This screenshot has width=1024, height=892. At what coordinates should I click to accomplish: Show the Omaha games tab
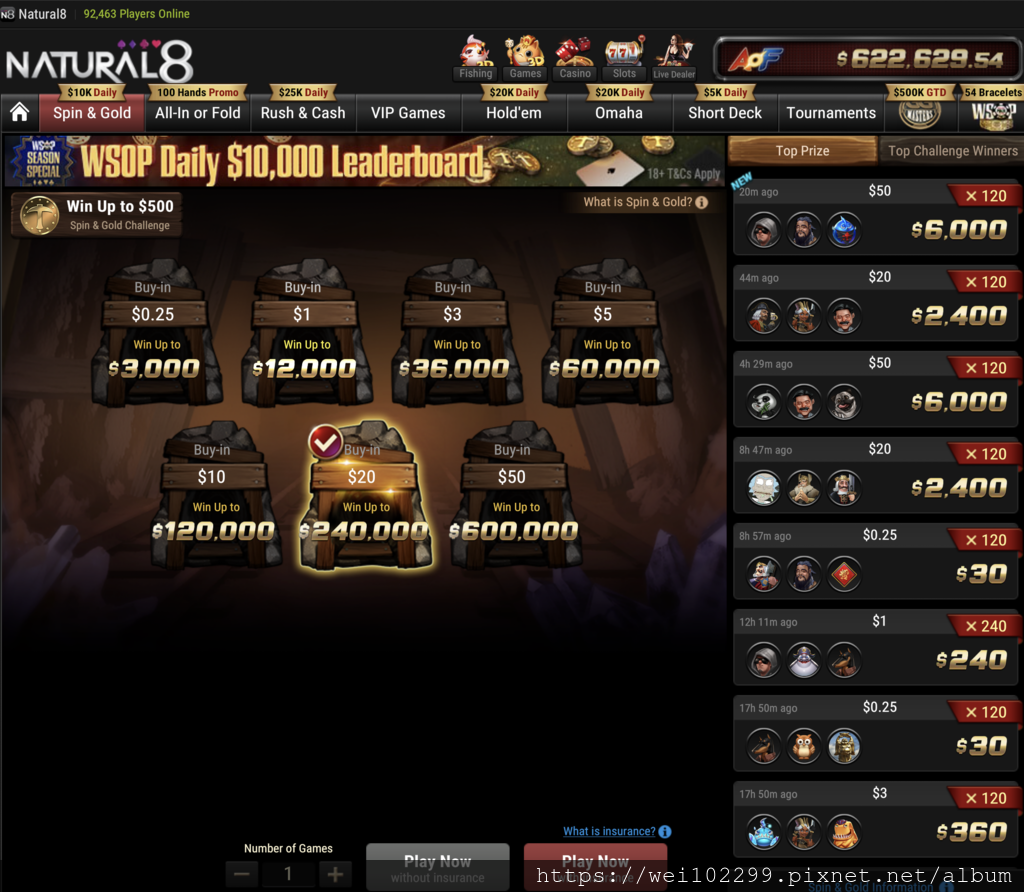pyautogui.click(x=619, y=113)
